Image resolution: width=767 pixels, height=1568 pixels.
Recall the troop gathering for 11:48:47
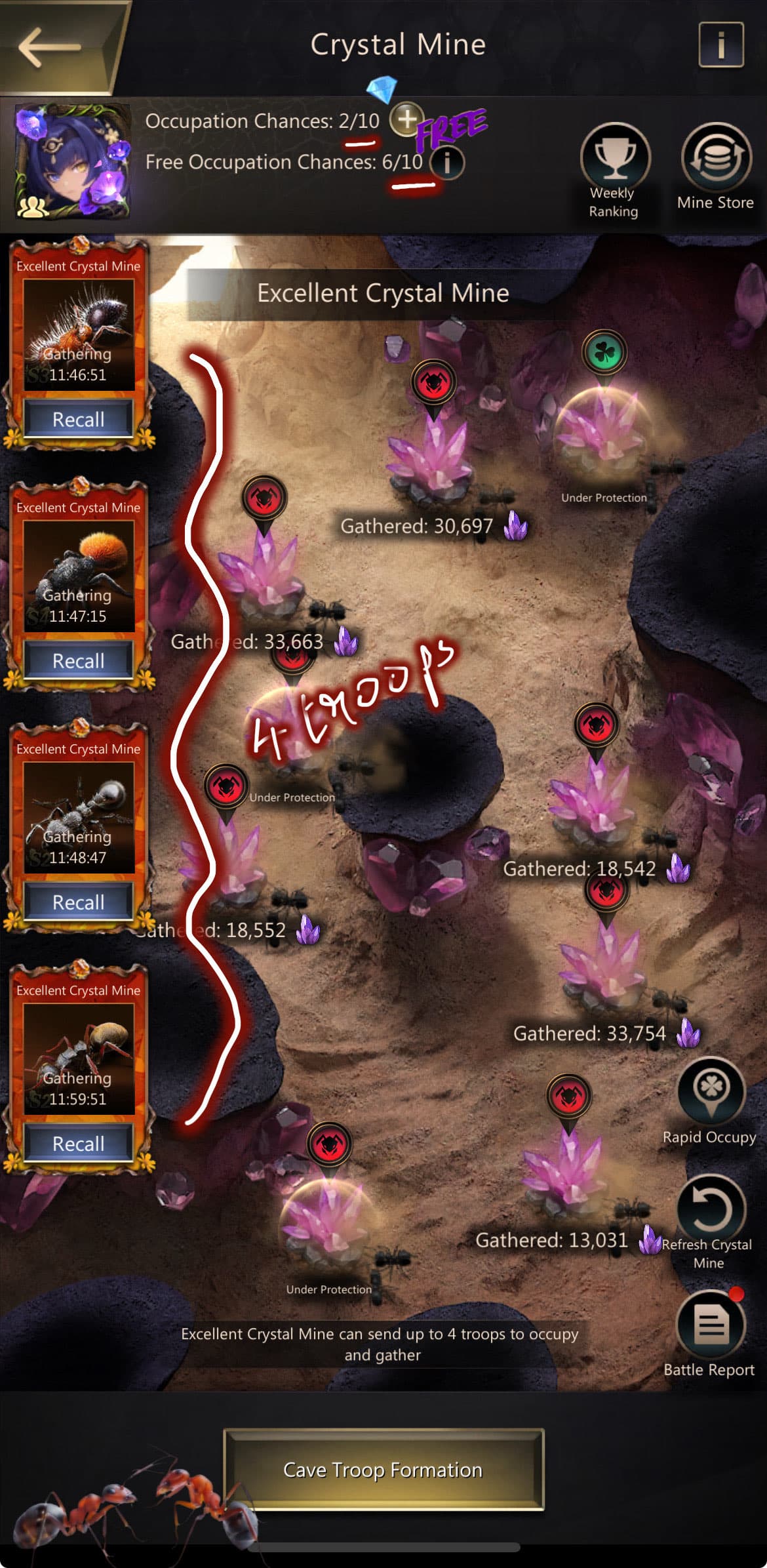point(79,902)
